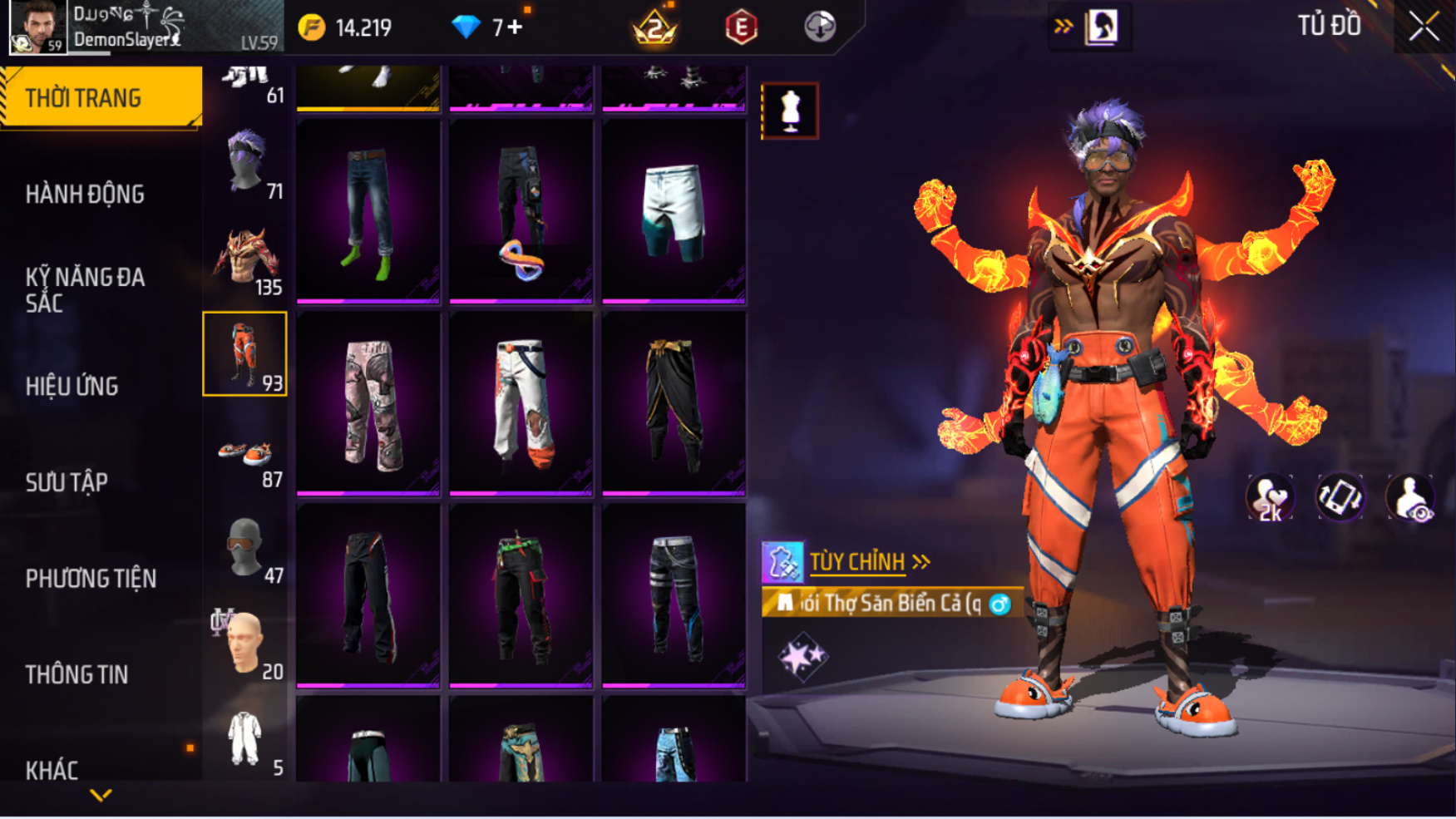Select the orange shoes category

click(245, 454)
